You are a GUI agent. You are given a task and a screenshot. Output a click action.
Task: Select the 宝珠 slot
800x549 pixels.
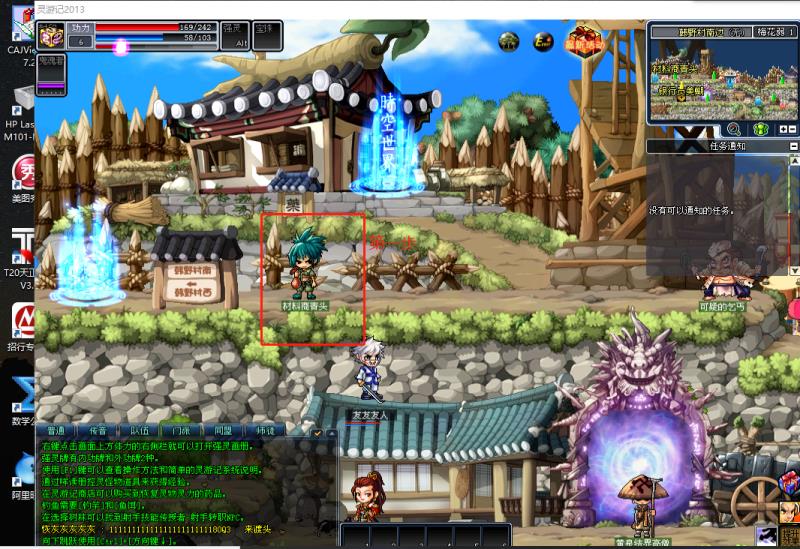pos(265,36)
